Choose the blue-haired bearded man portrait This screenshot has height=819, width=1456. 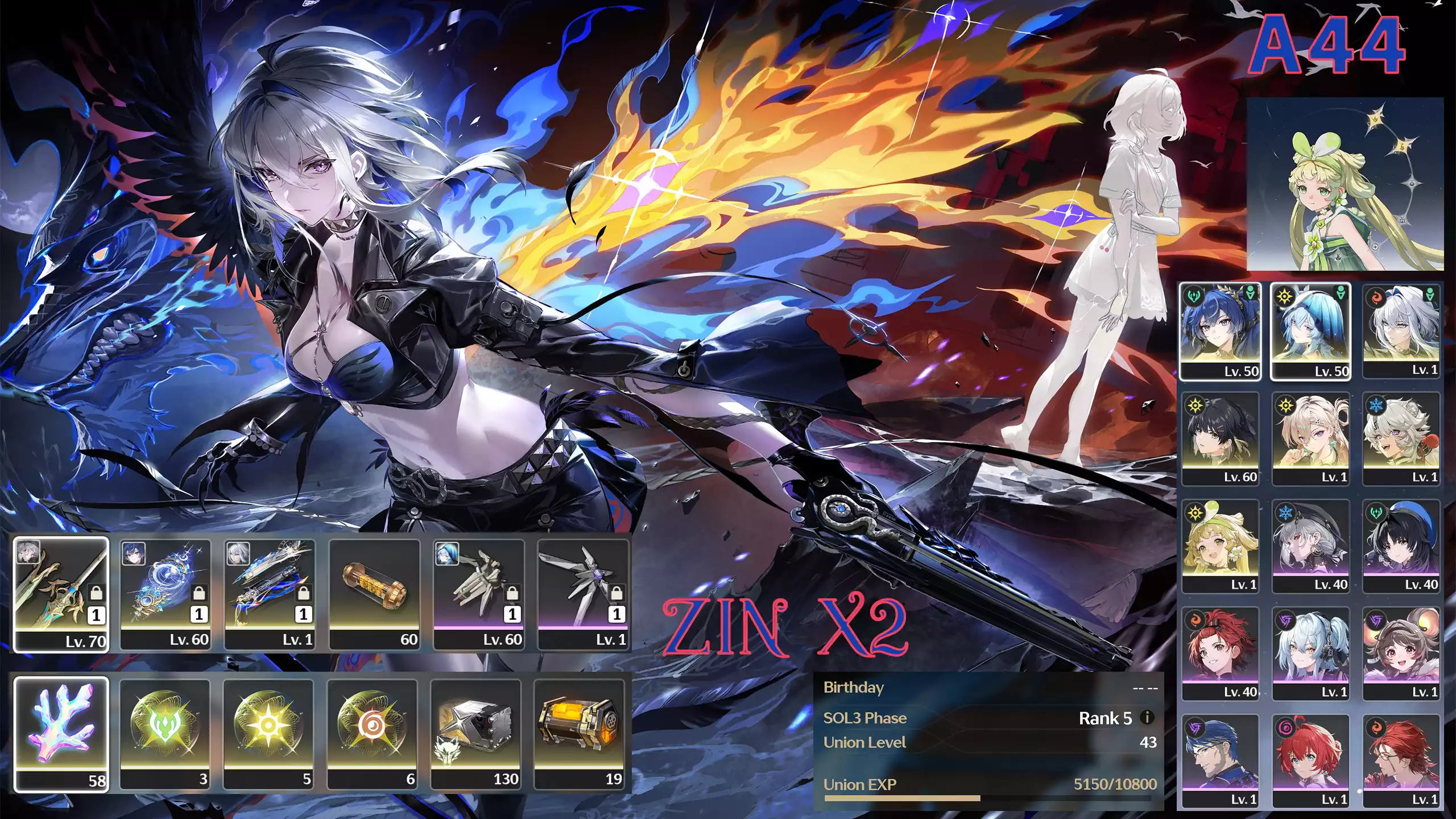(1221, 761)
